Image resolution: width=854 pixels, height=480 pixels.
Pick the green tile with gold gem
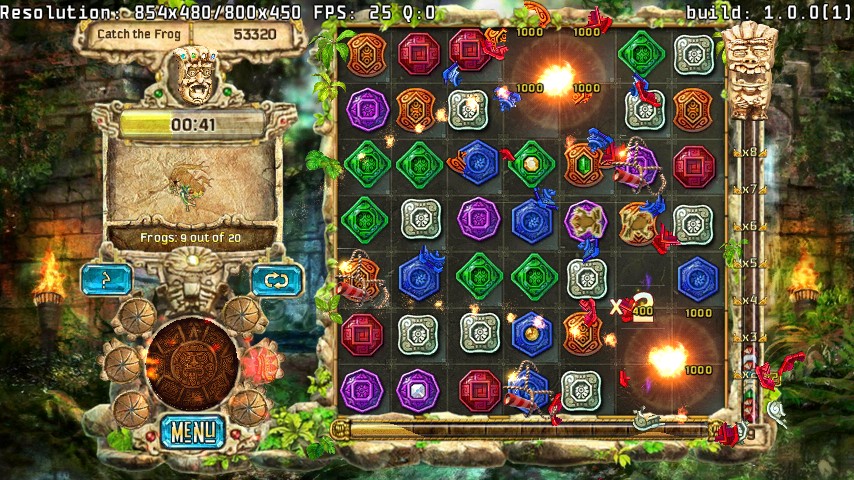[x=532, y=164]
